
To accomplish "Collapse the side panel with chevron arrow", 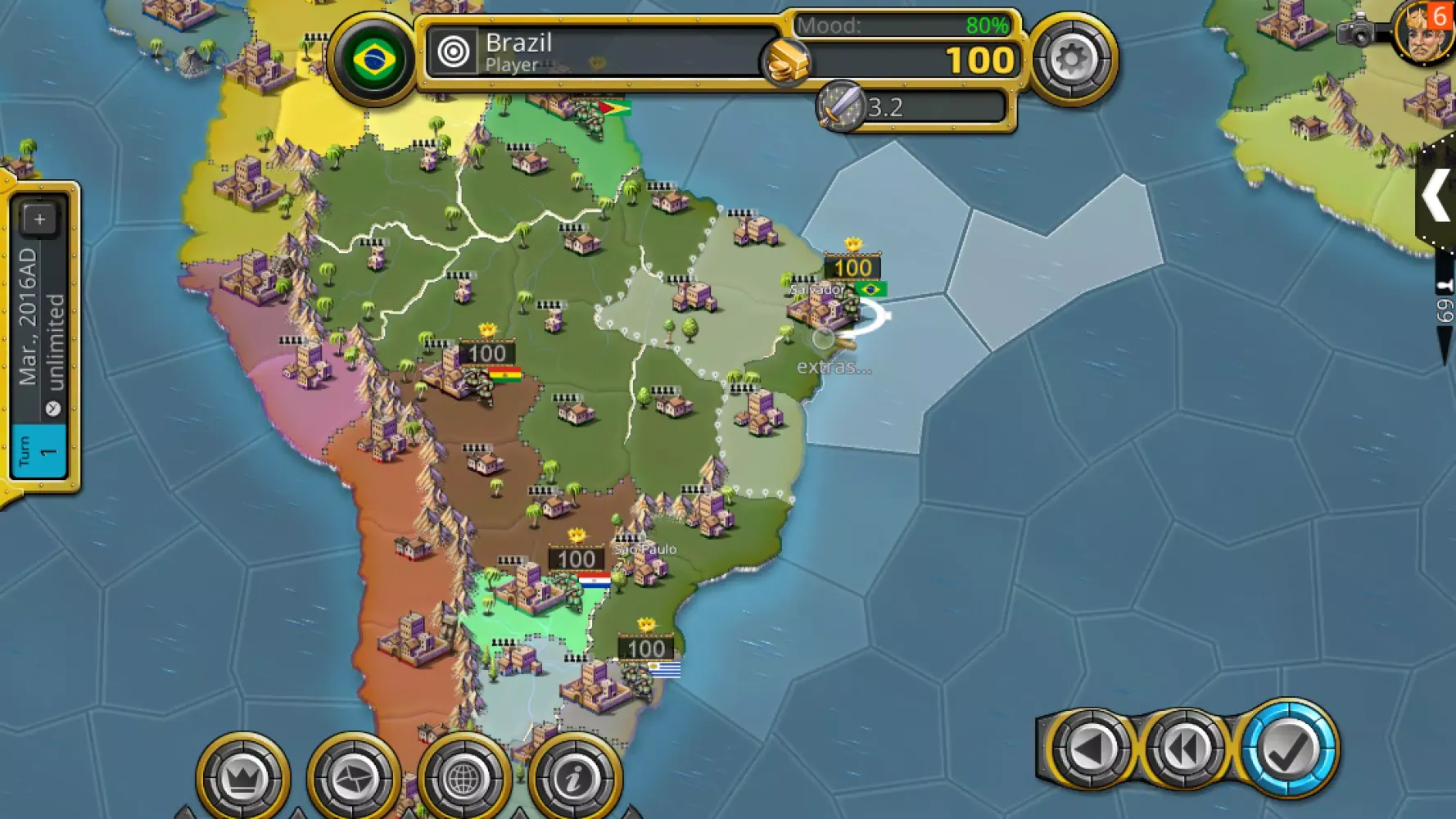I will pyautogui.click(x=1436, y=197).
